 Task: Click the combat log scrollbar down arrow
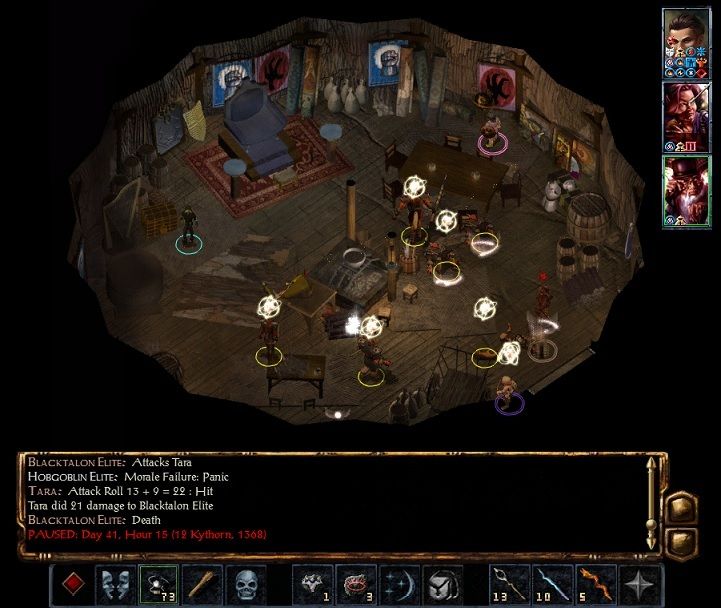(652, 545)
